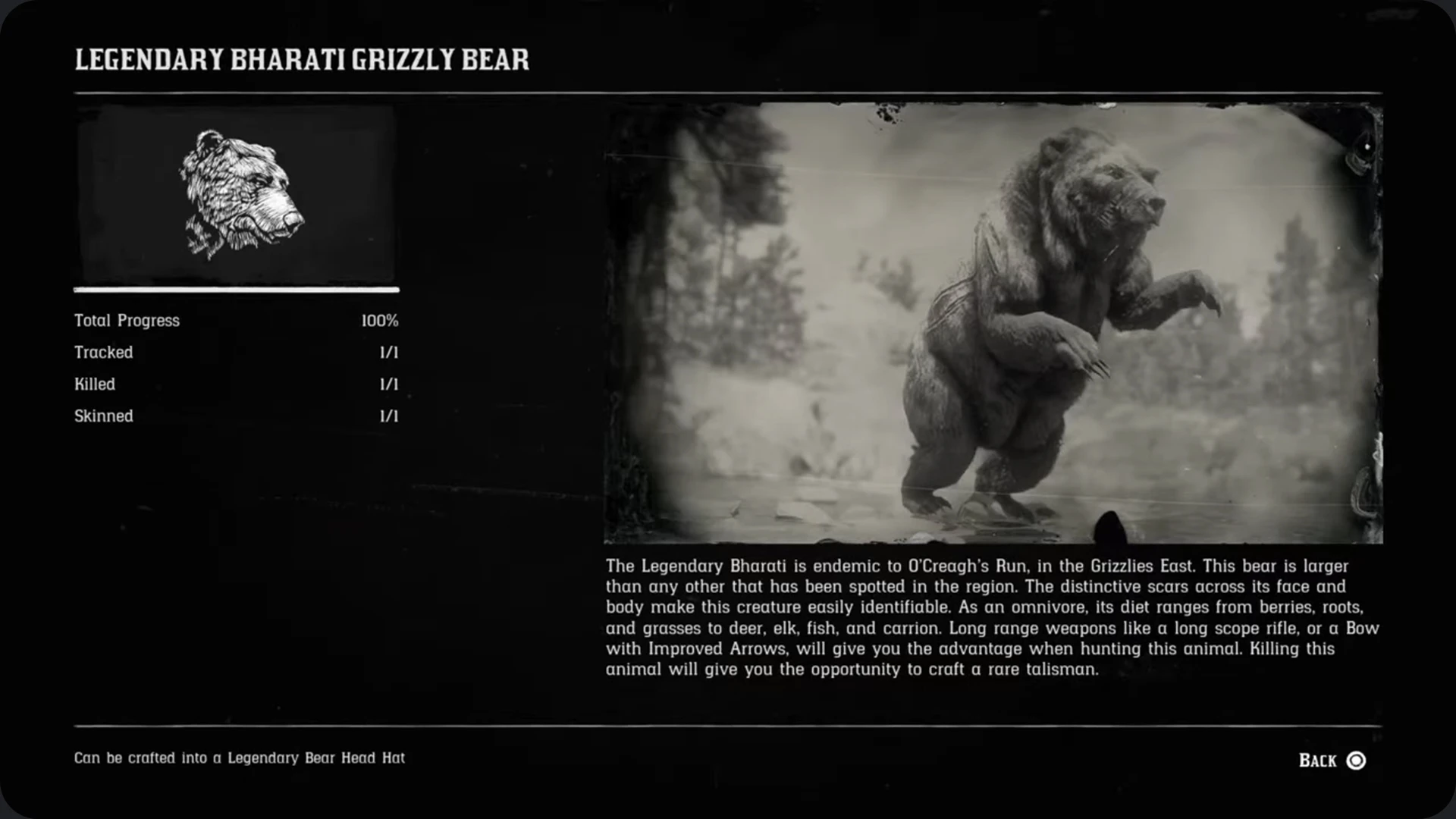Select the Tracked 1/1 entry
Image resolution: width=1456 pixels, height=819 pixels.
pos(235,352)
